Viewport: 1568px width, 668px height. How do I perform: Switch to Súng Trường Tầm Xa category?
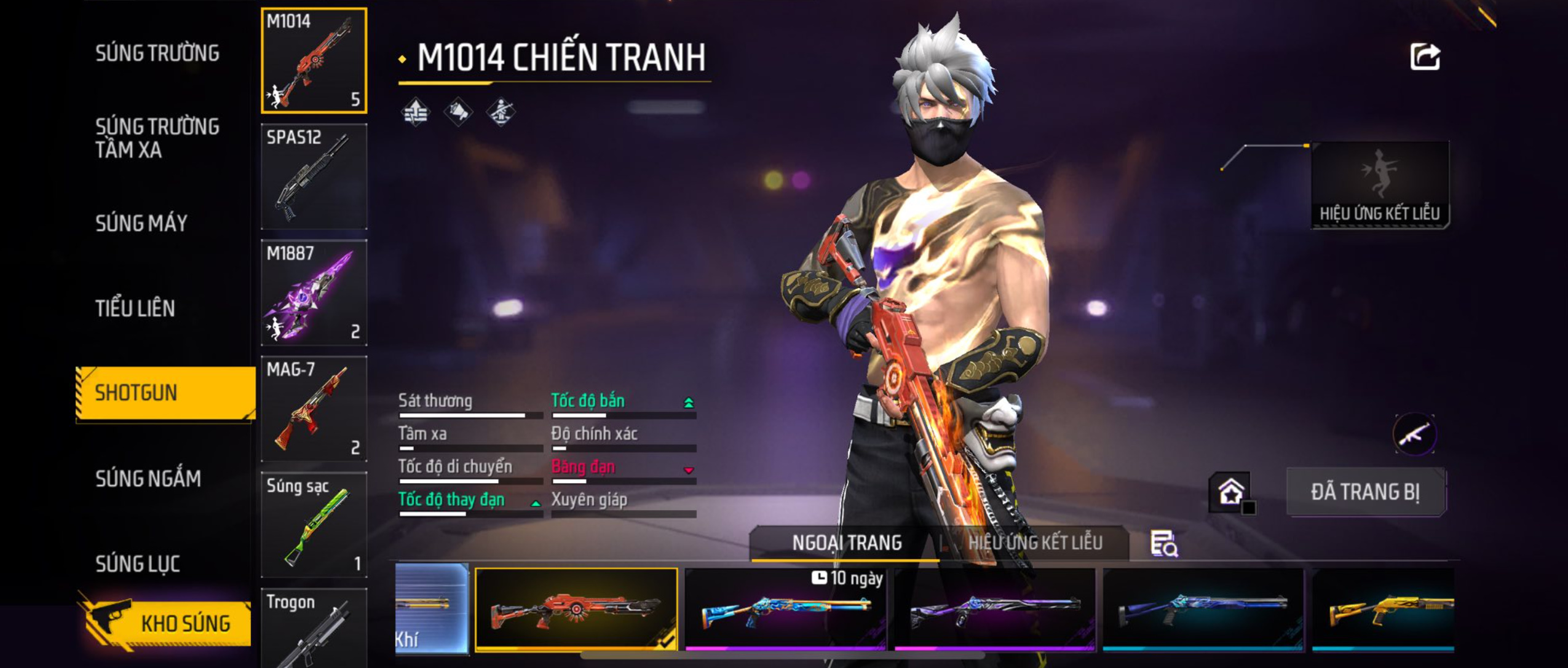pos(157,138)
